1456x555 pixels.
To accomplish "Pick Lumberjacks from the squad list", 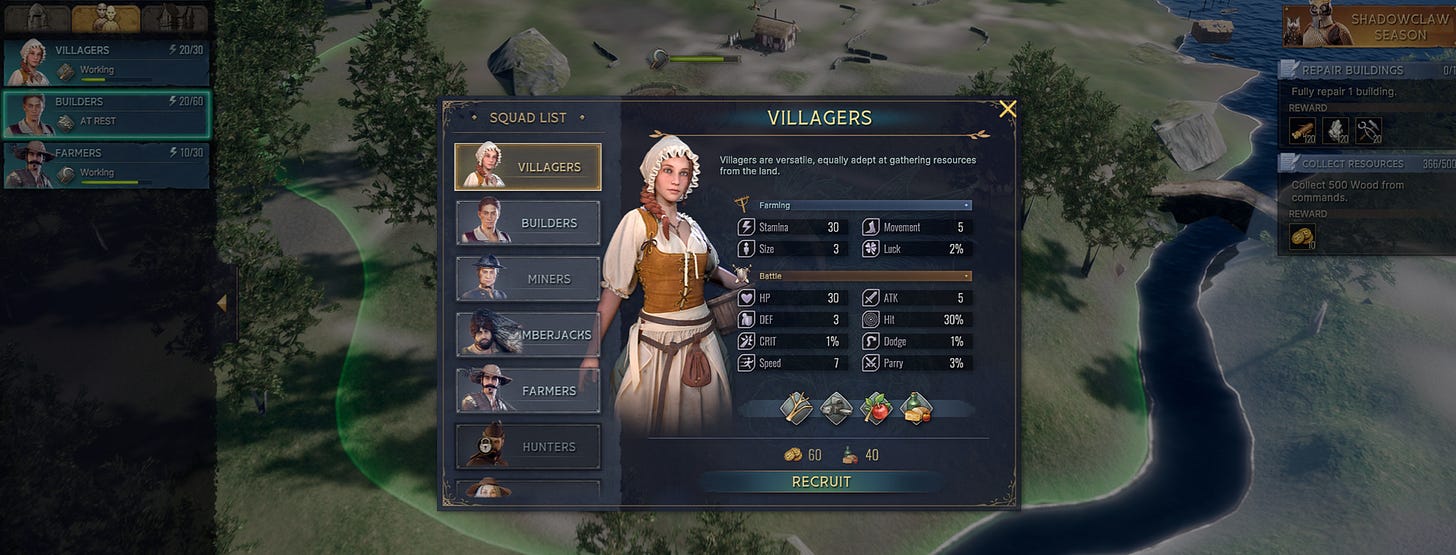I will pos(528,335).
